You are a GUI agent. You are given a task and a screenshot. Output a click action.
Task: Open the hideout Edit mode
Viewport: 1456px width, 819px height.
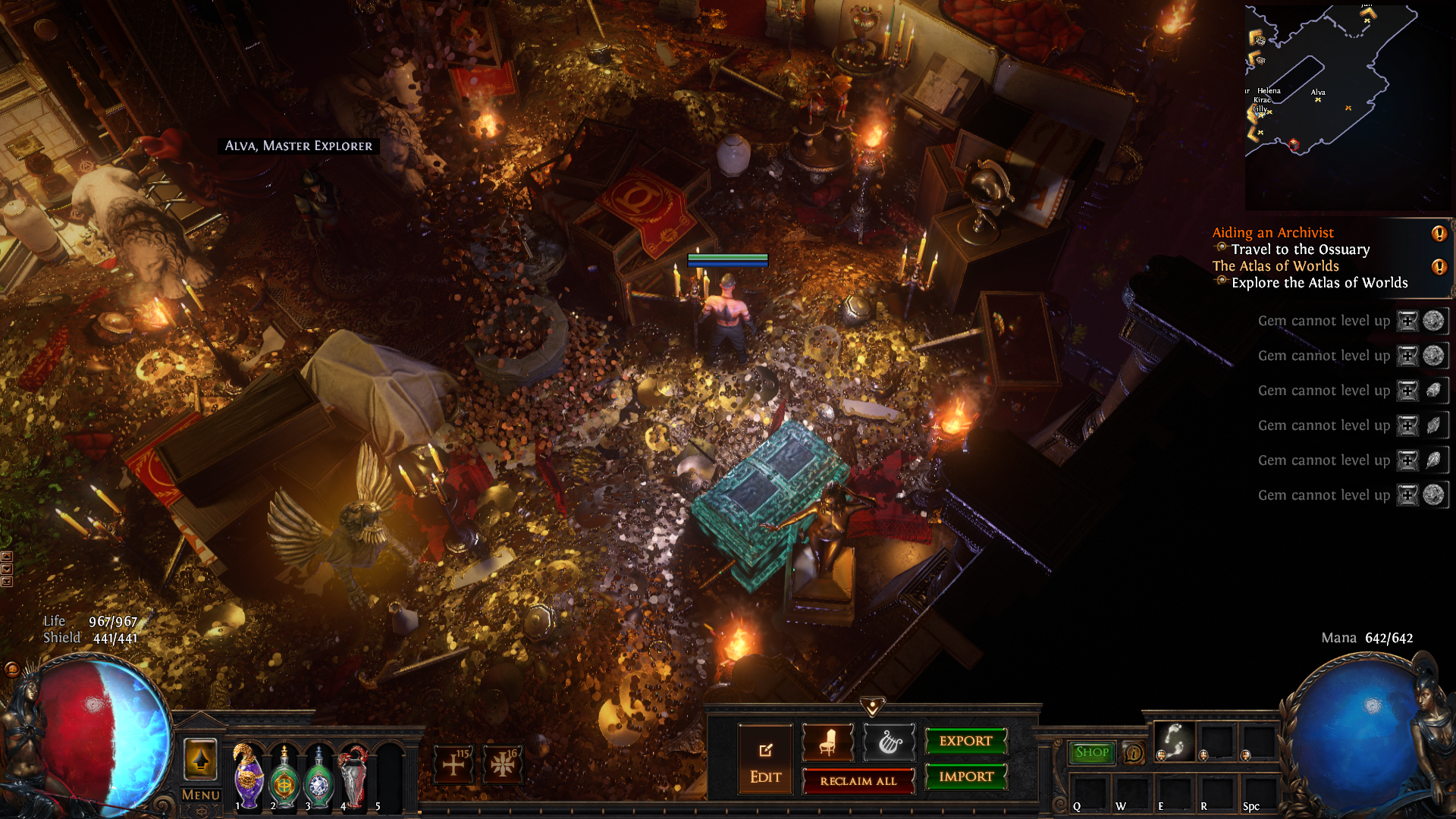pyautogui.click(x=765, y=760)
